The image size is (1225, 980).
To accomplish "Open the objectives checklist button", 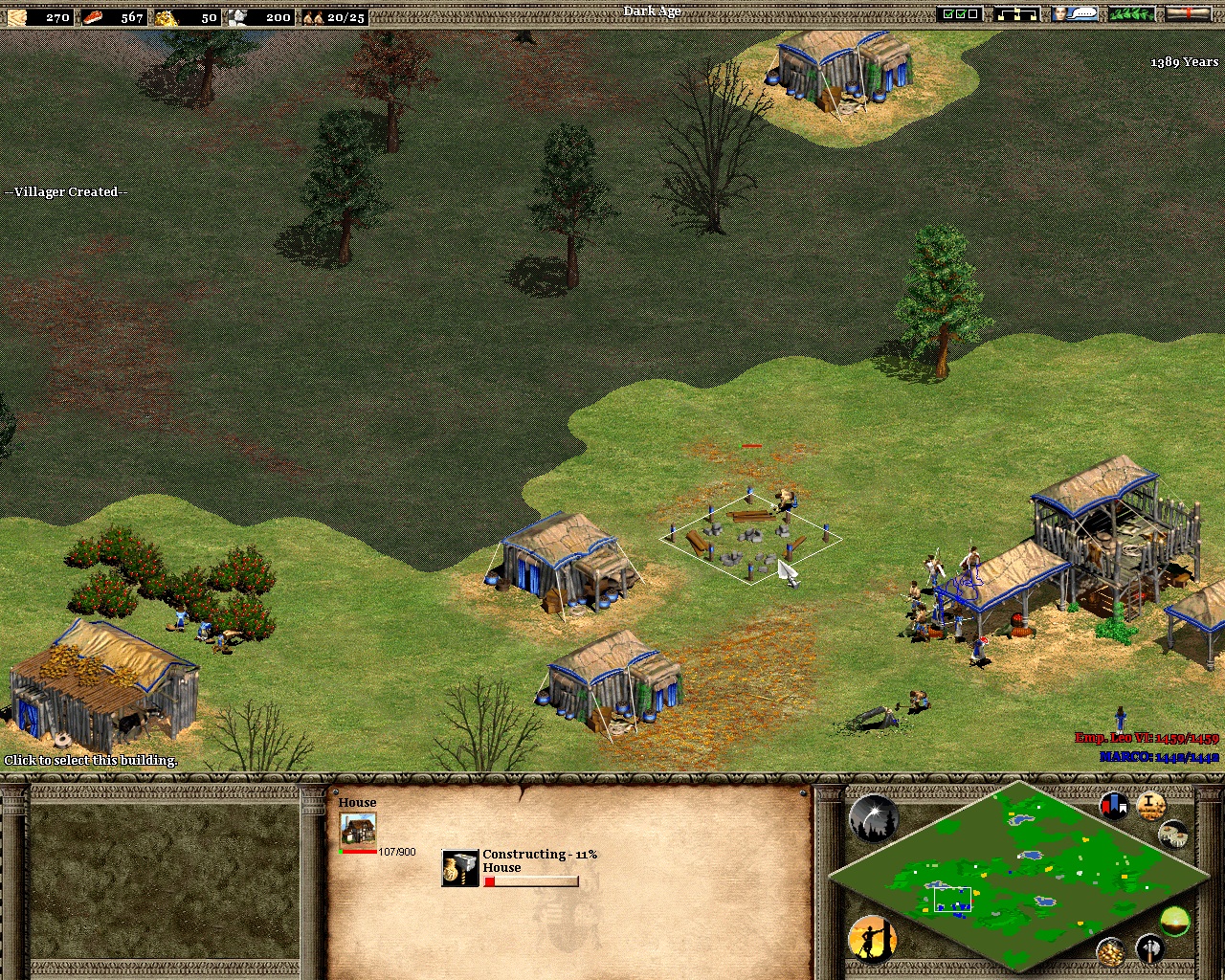I will (960, 14).
